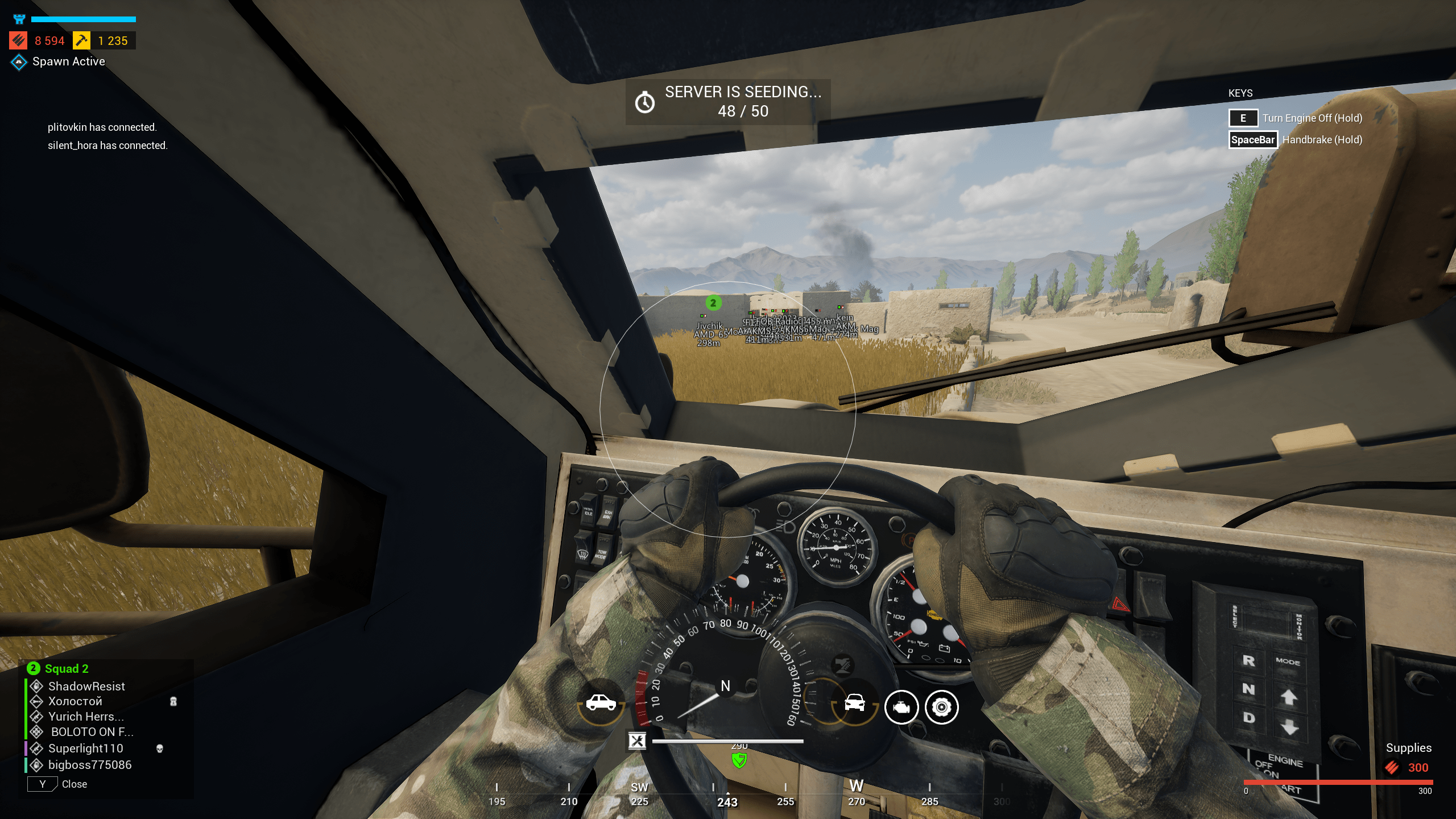
Task: Select ShadowResist in the squad list
Action: tap(86, 686)
